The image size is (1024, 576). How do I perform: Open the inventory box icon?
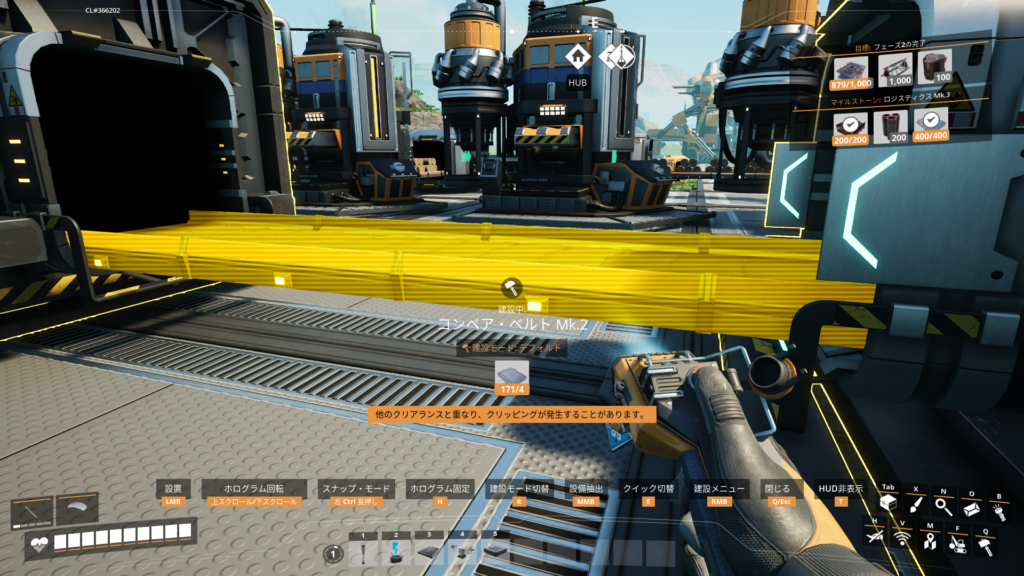(888, 504)
